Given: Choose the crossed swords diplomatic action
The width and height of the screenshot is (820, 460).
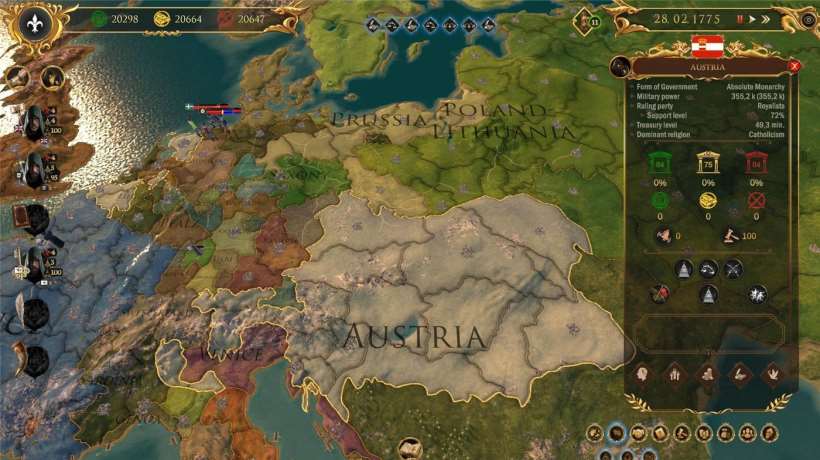Looking at the screenshot, I should pyautogui.click(x=733, y=268).
